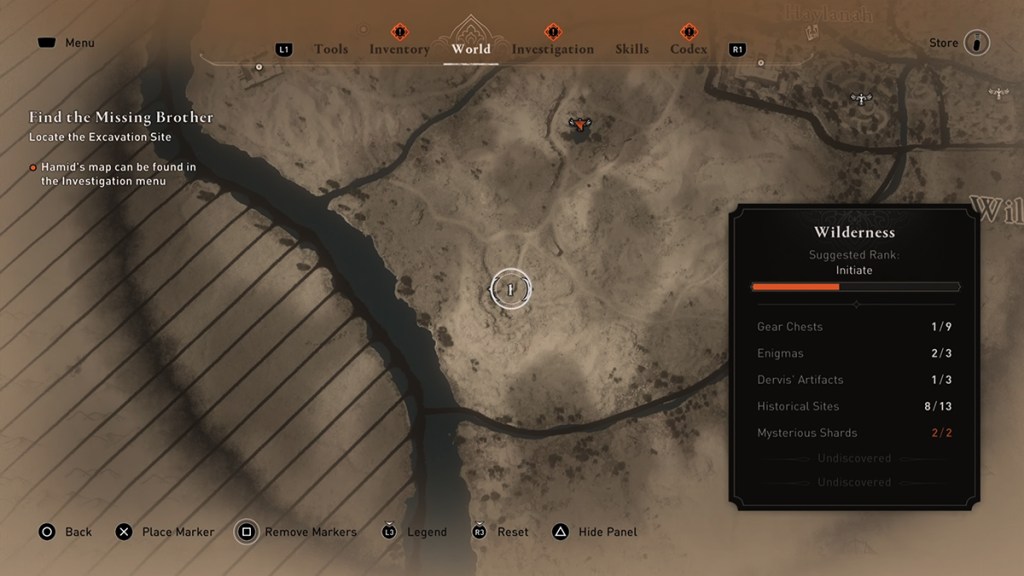Click the Historical Sites entry
1024x576 pixels.
(853, 406)
